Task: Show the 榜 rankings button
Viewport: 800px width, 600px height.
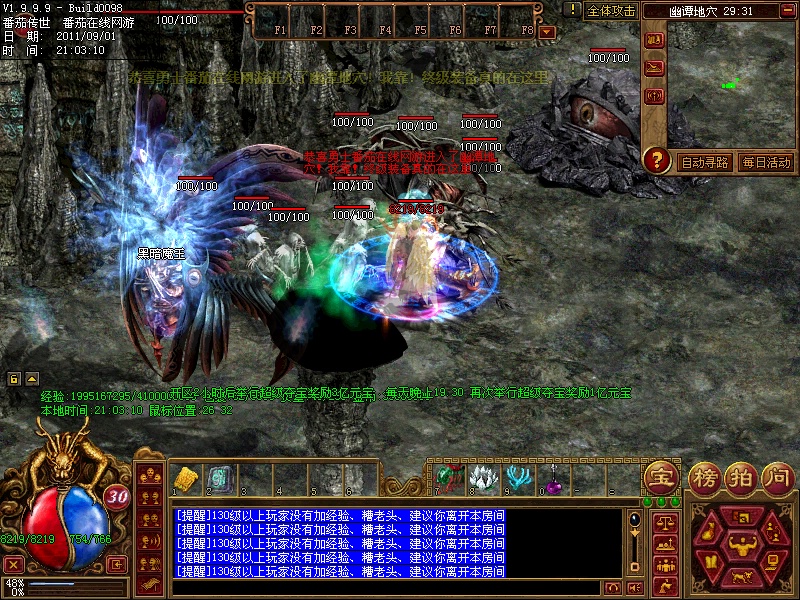Action: pos(704,476)
